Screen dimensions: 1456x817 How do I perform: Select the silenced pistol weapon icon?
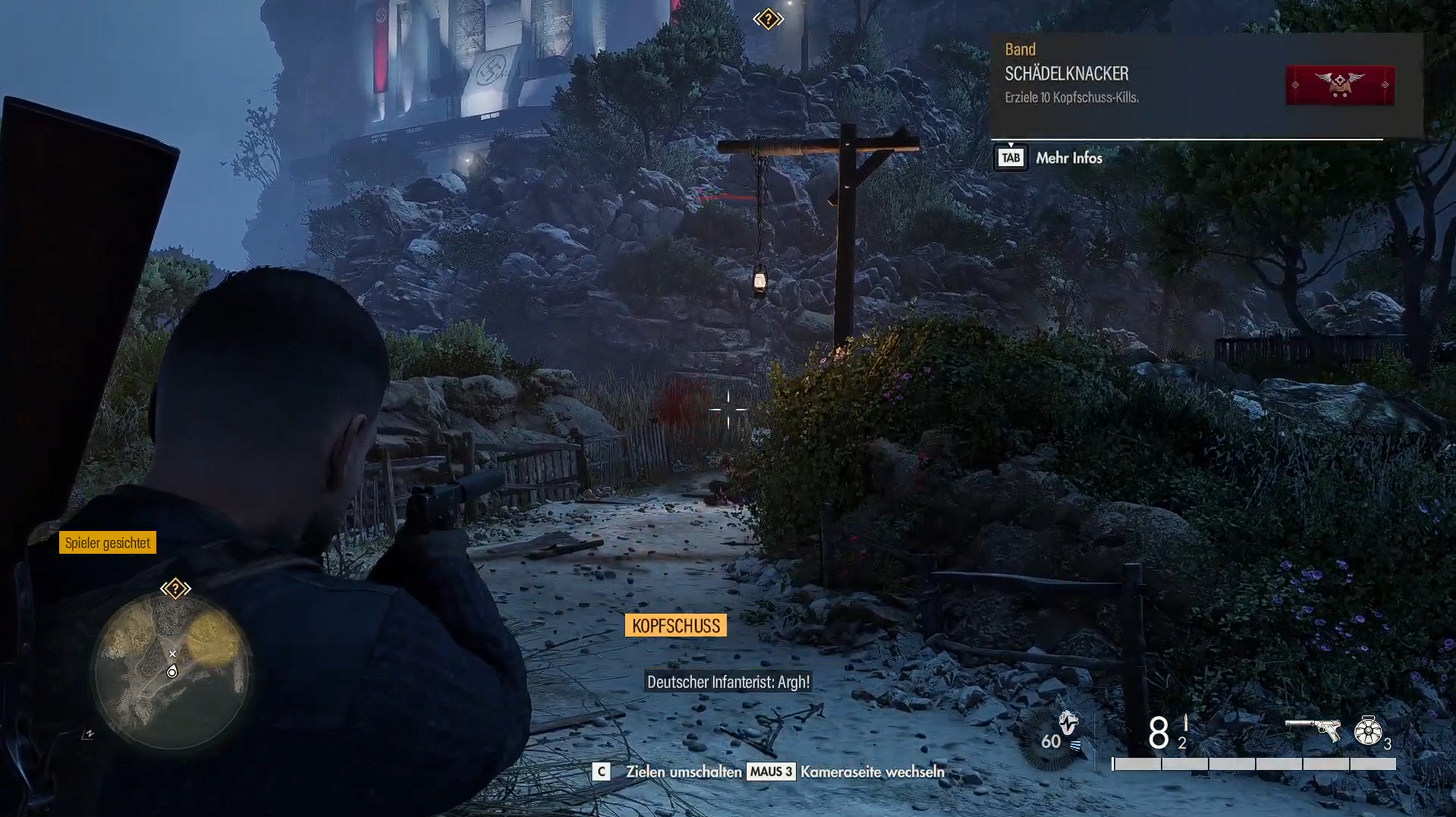click(1313, 729)
